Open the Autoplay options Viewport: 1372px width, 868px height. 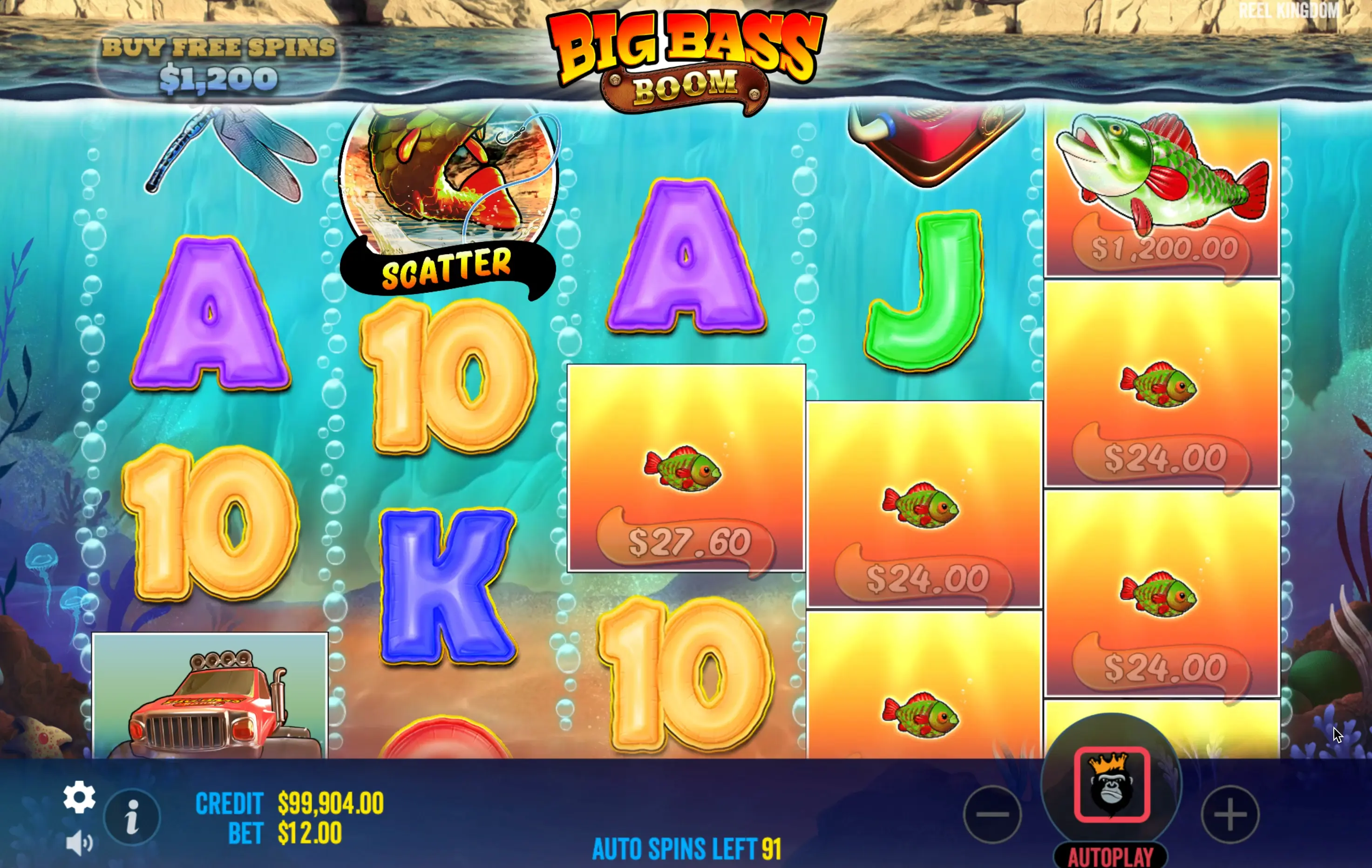coord(1110,856)
